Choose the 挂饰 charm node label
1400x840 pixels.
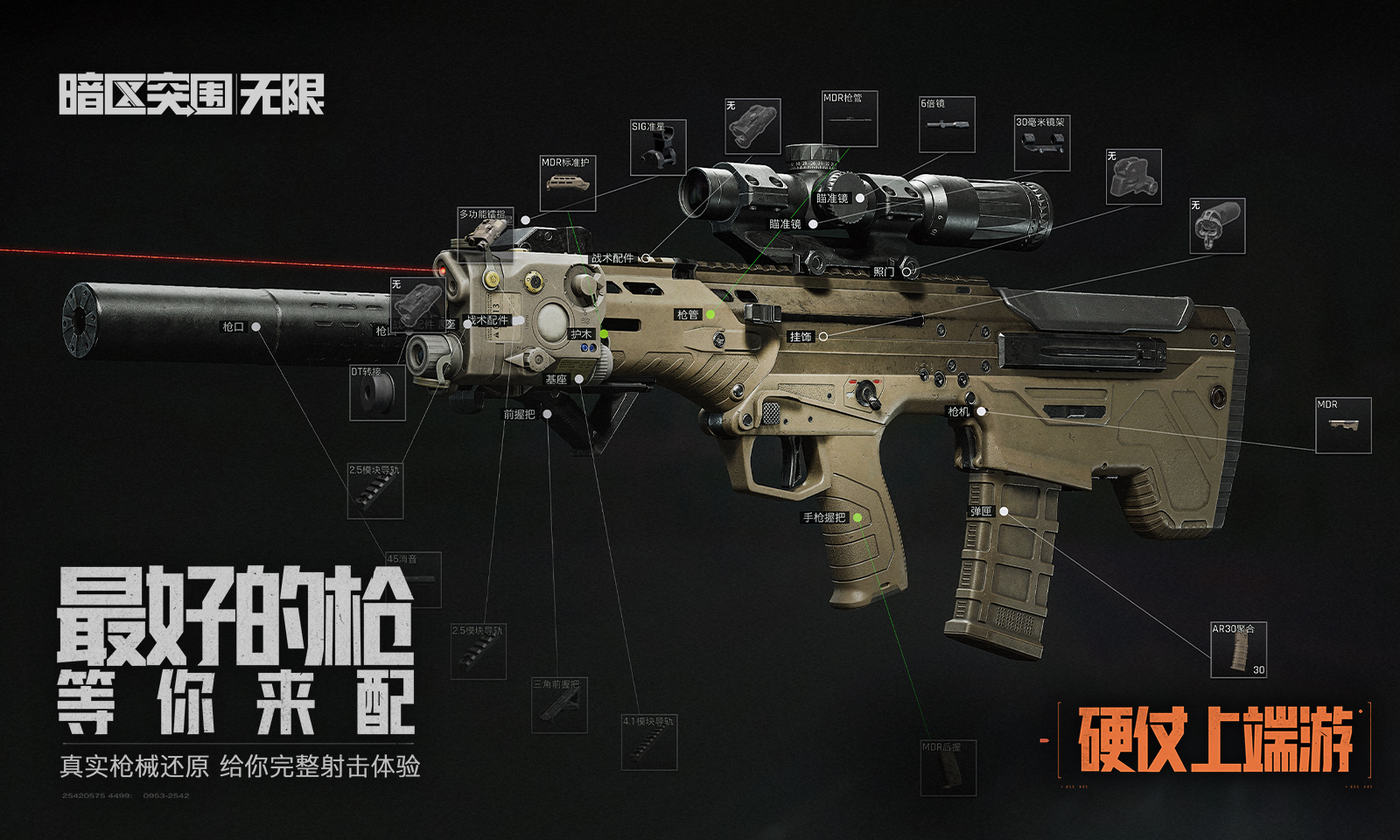pyautogui.click(x=801, y=337)
